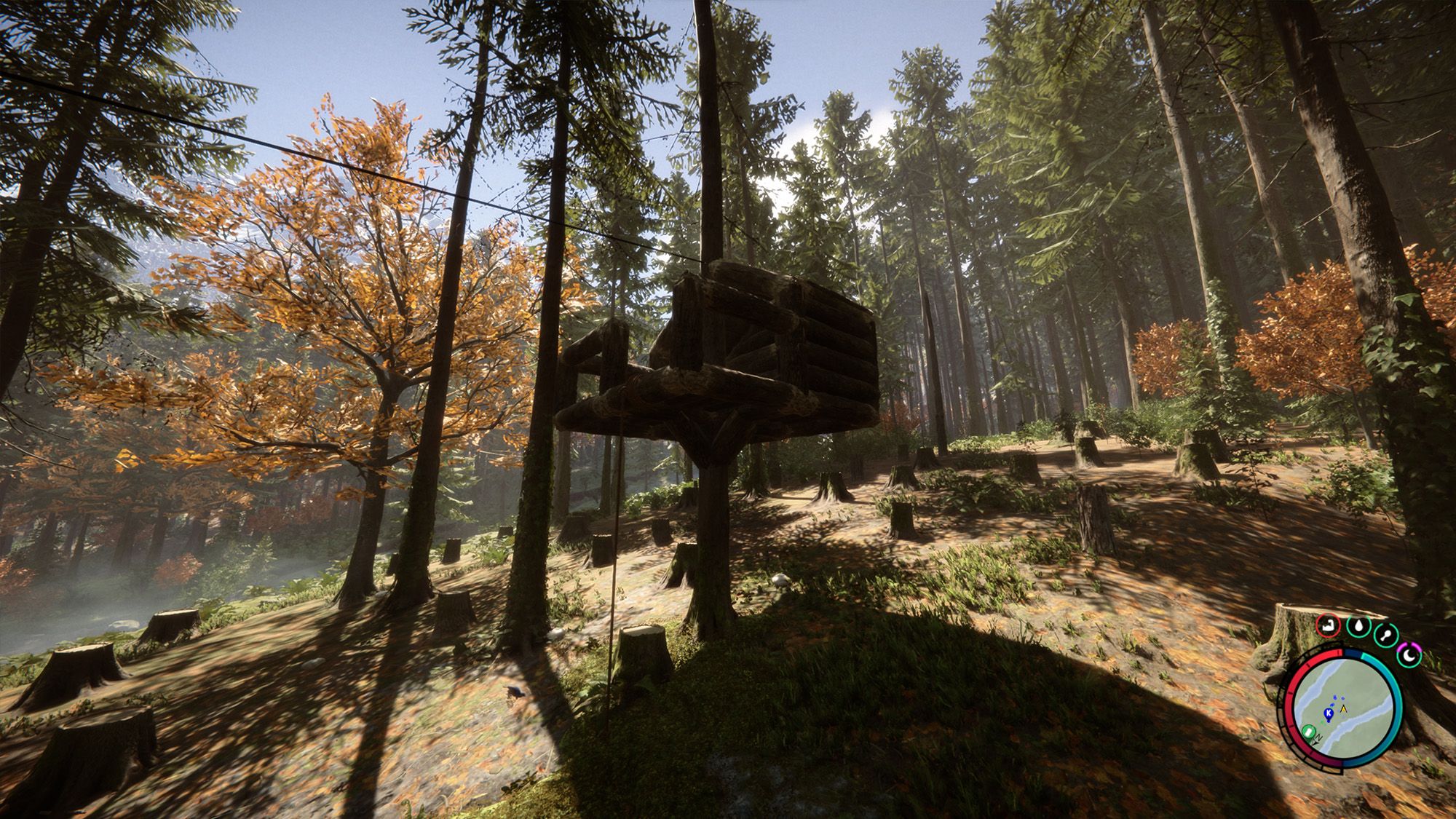1456x819 pixels.
Task: Click the dark blue hydration segment atop the minimap
Action: [1353, 654]
